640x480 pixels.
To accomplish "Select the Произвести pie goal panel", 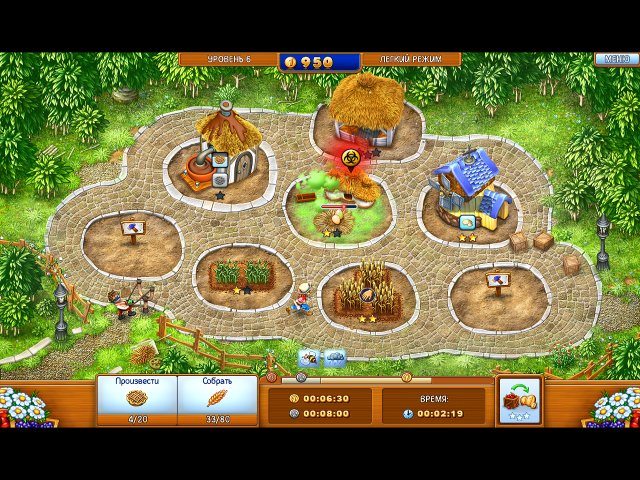I will (x=137, y=400).
